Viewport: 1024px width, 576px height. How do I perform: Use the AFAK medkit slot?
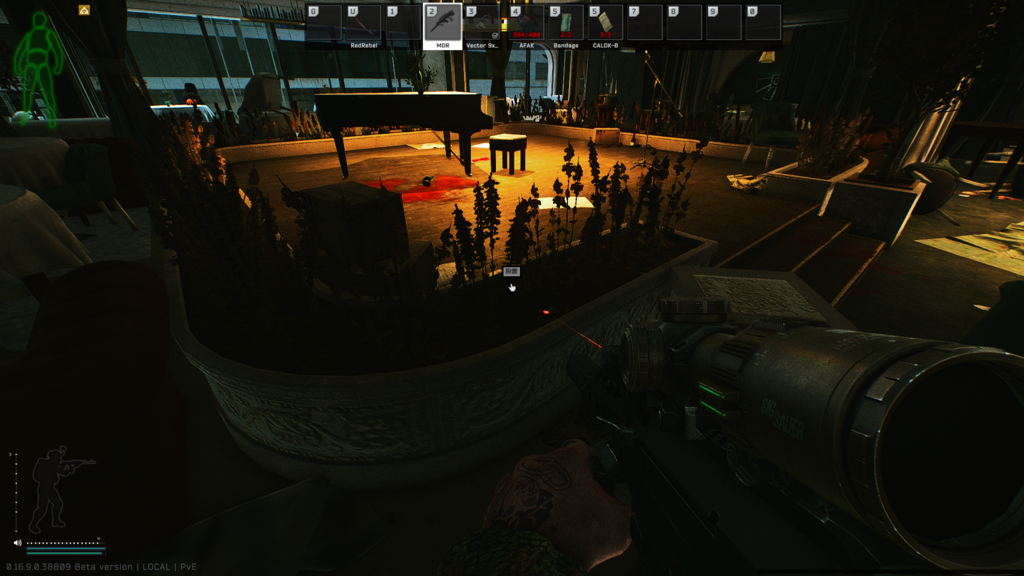click(x=526, y=23)
